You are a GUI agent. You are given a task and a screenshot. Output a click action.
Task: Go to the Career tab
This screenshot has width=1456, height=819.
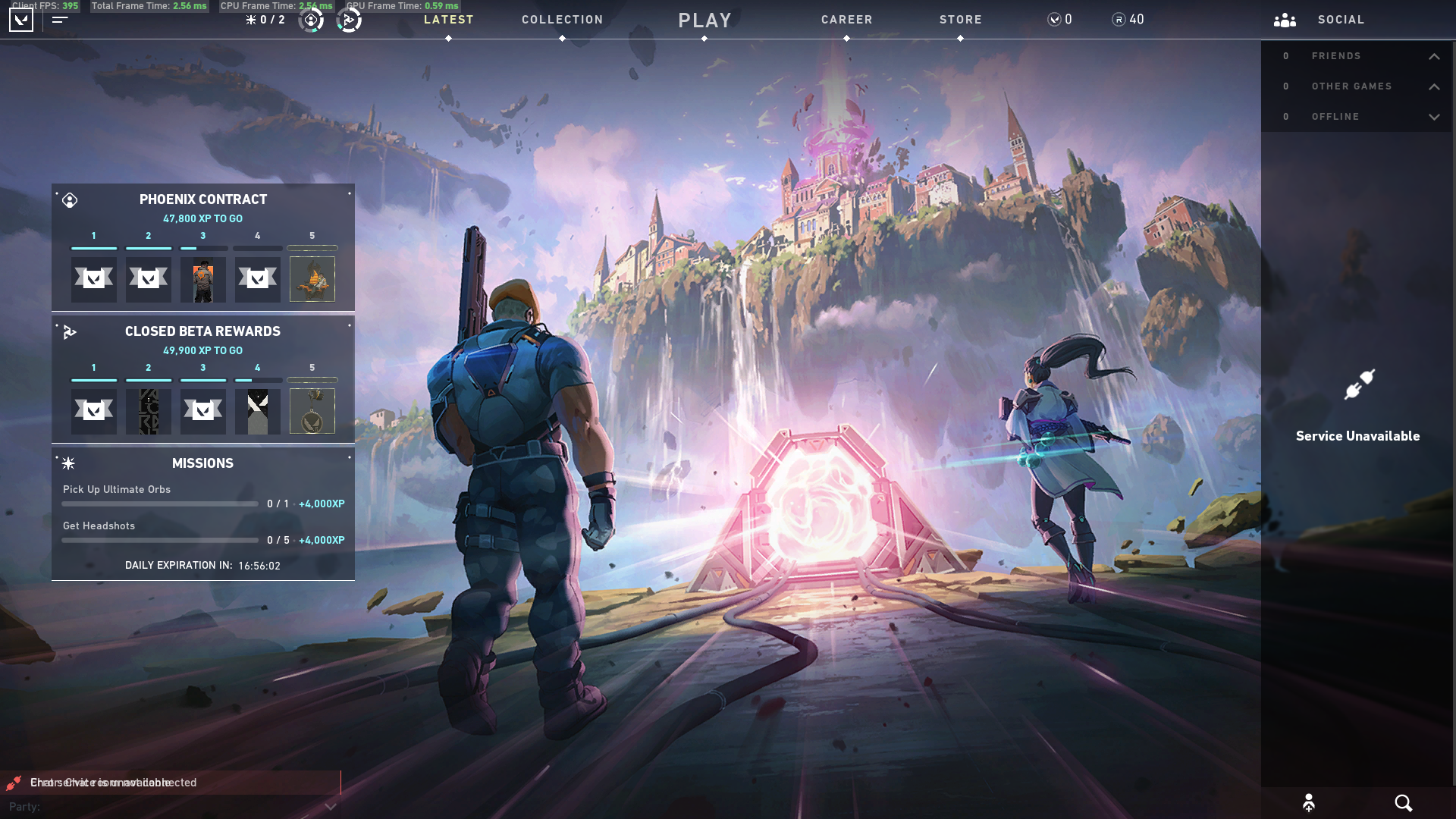[846, 20]
